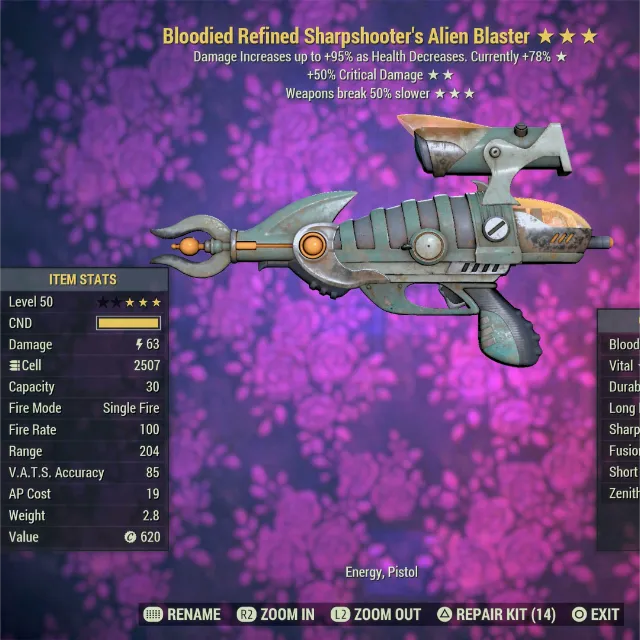Image resolution: width=640 pixels, height=640 pixels.
Task: Select the Zoom In action
Action: pos(276,614)
